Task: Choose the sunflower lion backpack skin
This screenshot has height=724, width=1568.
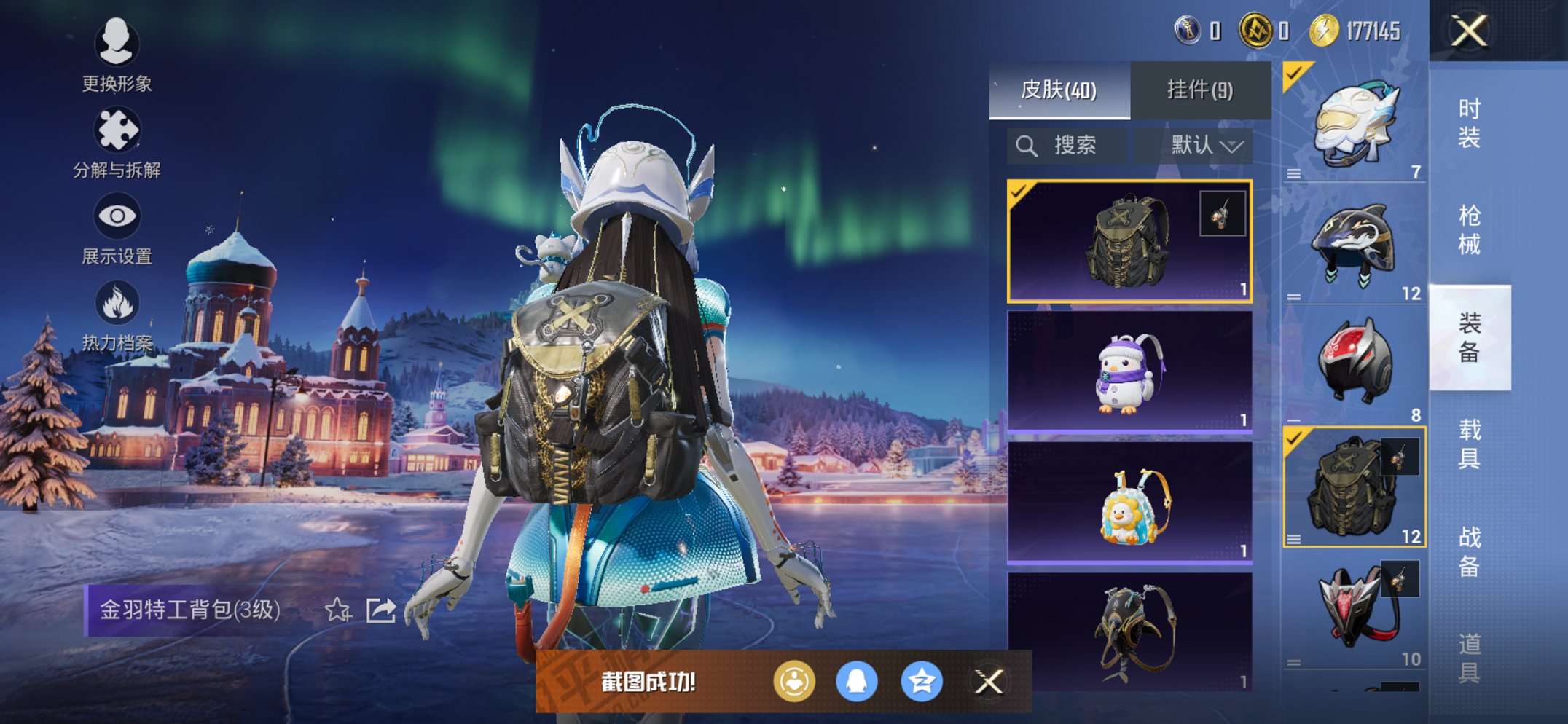Action: 1129,503
